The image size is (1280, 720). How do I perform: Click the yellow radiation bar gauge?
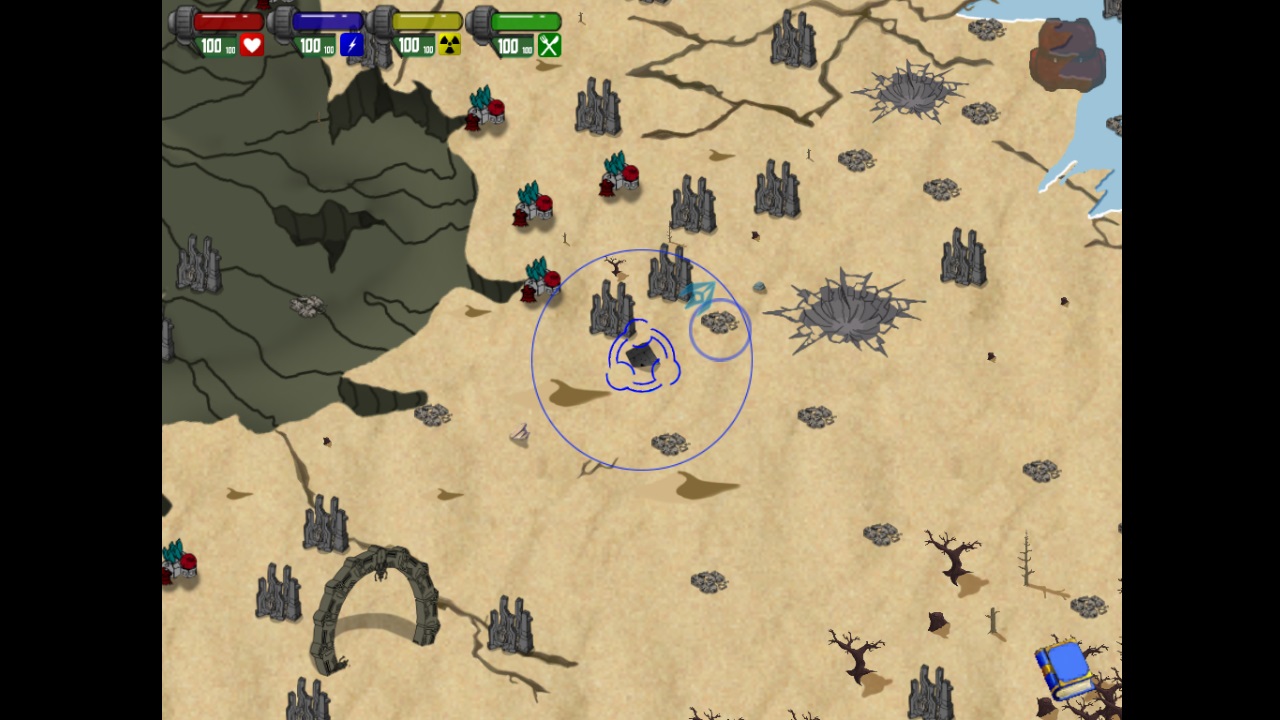(428, 18)
